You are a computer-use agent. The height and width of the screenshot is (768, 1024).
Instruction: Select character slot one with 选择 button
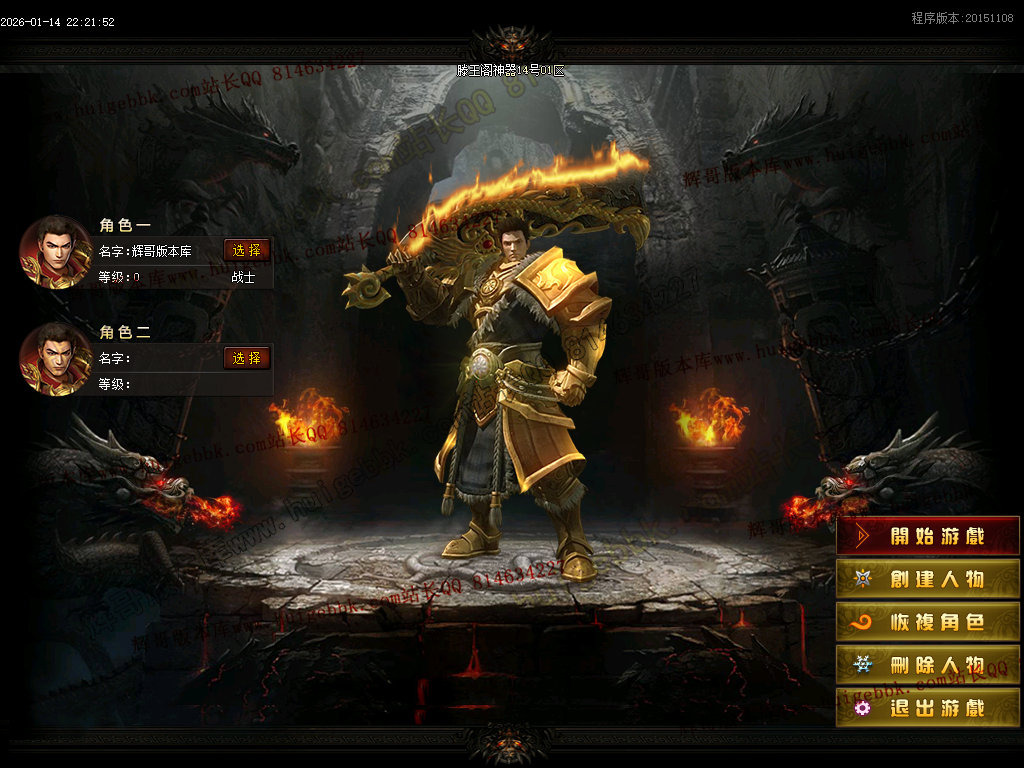tap(247, 250)
